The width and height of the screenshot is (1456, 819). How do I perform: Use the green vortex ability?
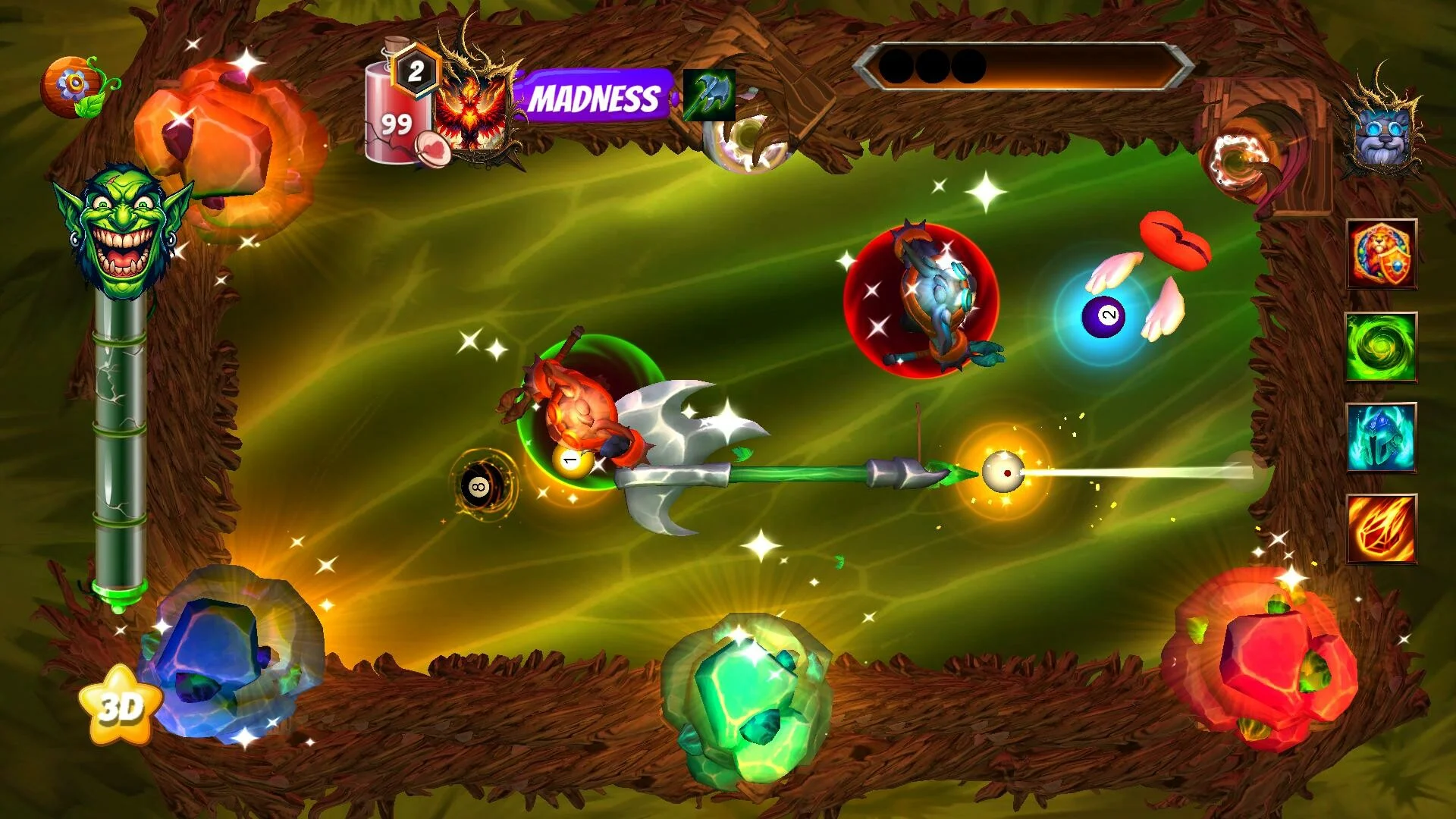pyautogui.click(x=1381, y=347)
